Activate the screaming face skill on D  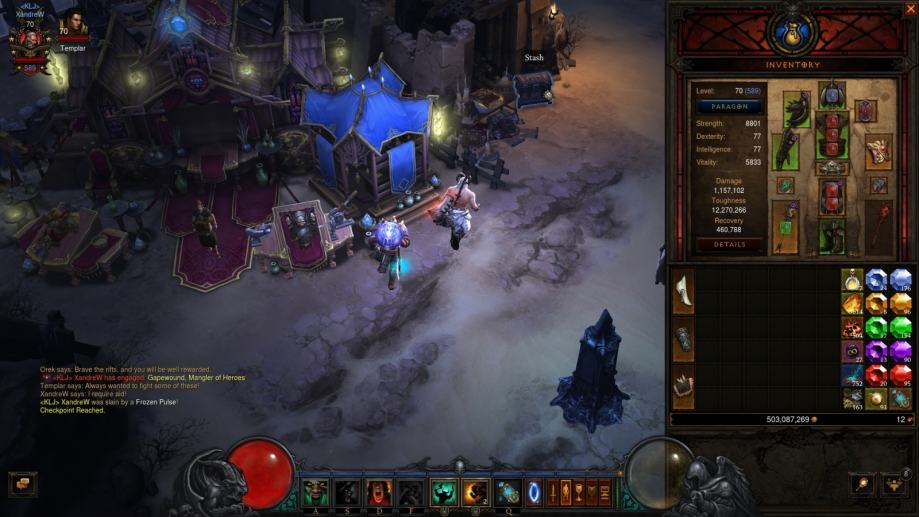click(379, 492)
